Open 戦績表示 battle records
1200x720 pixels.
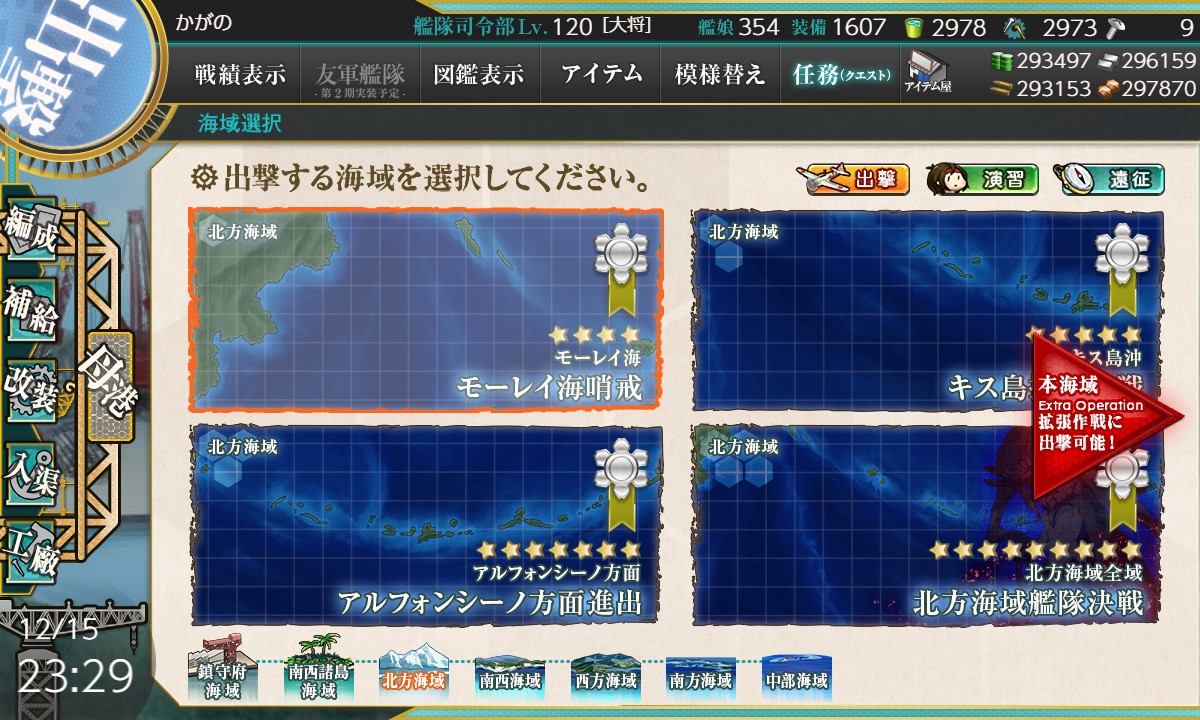coord(240,74)
